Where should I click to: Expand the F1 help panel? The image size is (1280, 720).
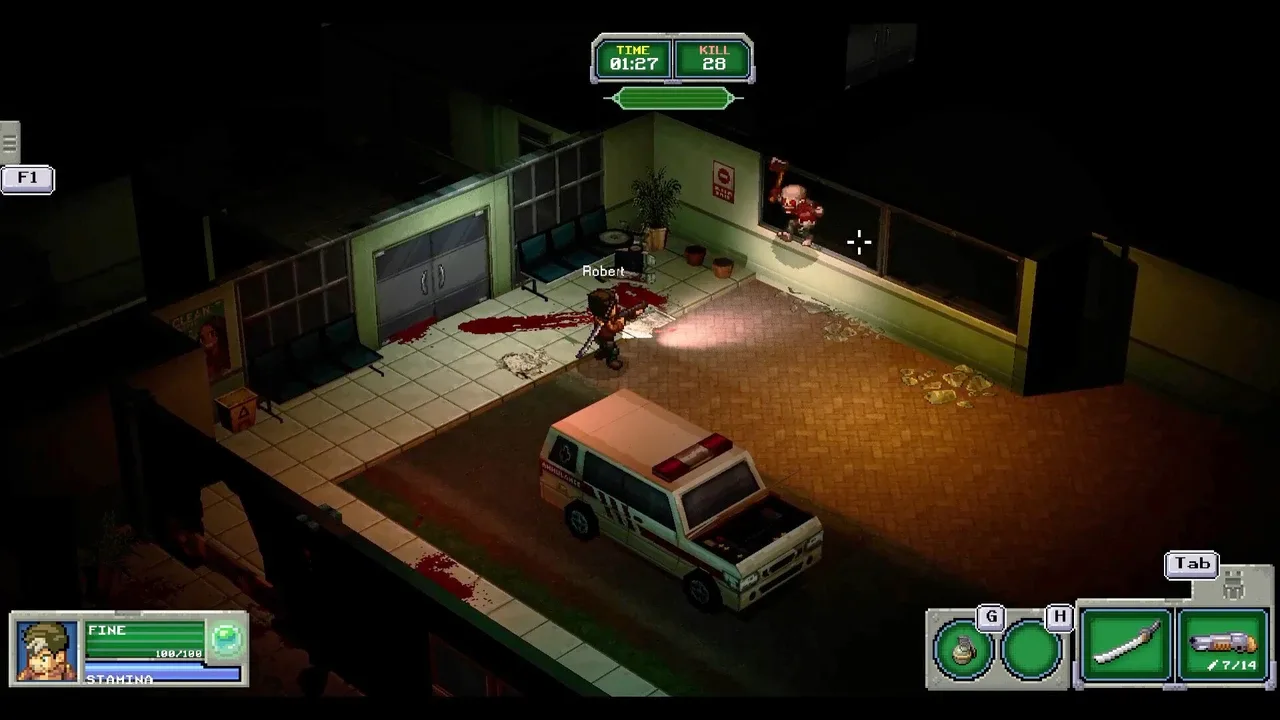(26, 180)
